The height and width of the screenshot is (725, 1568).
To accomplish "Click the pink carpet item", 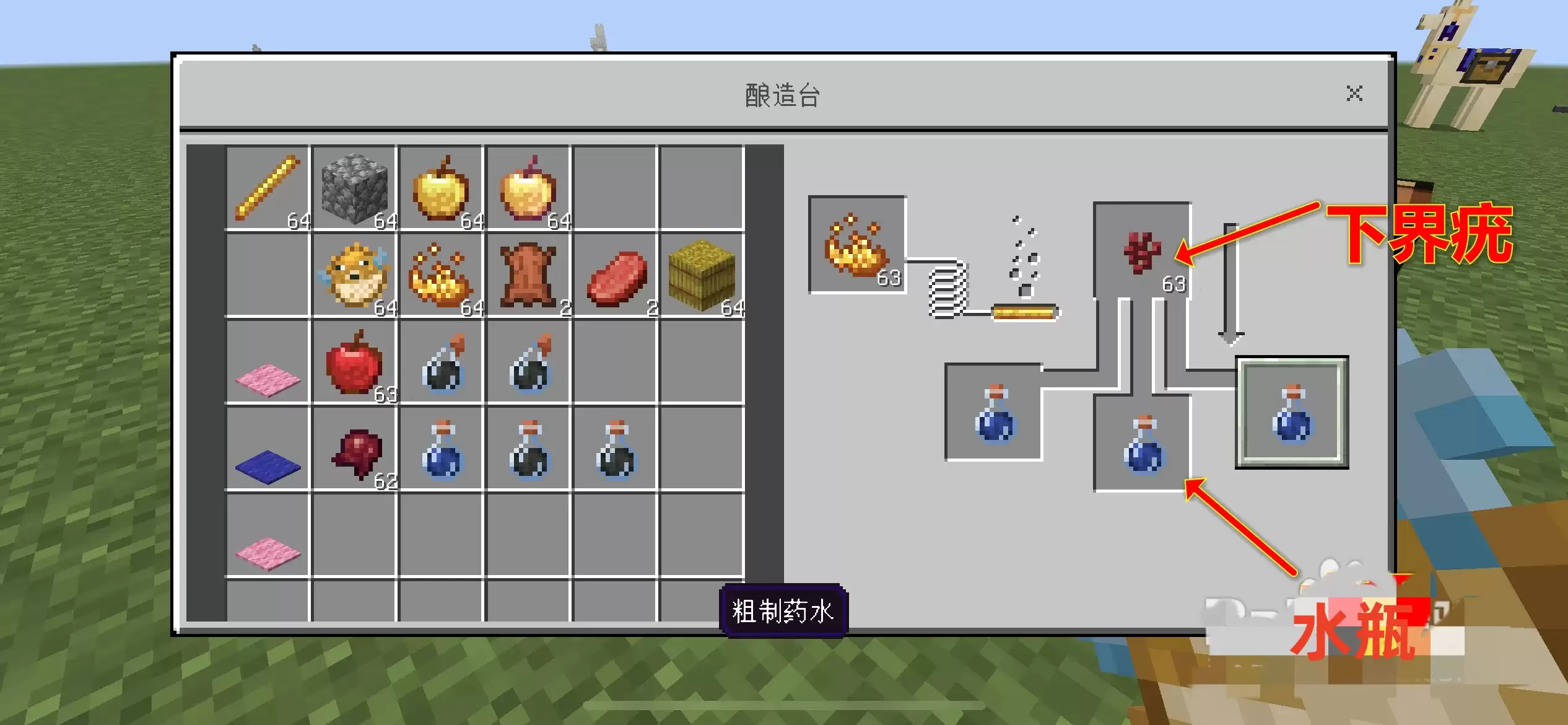I will coord(266,366).
